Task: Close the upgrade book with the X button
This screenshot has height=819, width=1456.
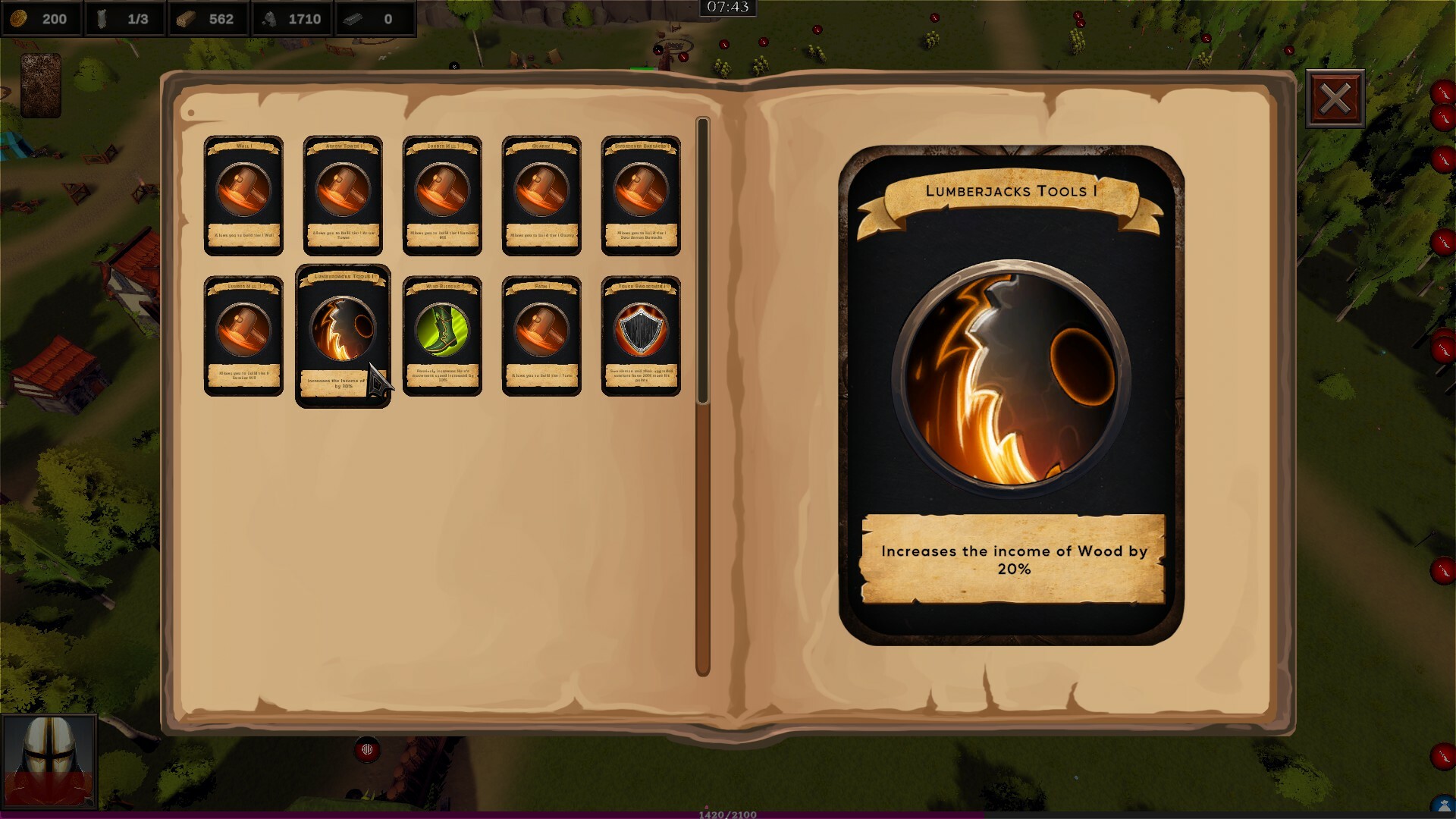Action: (x=1335, y=99)
